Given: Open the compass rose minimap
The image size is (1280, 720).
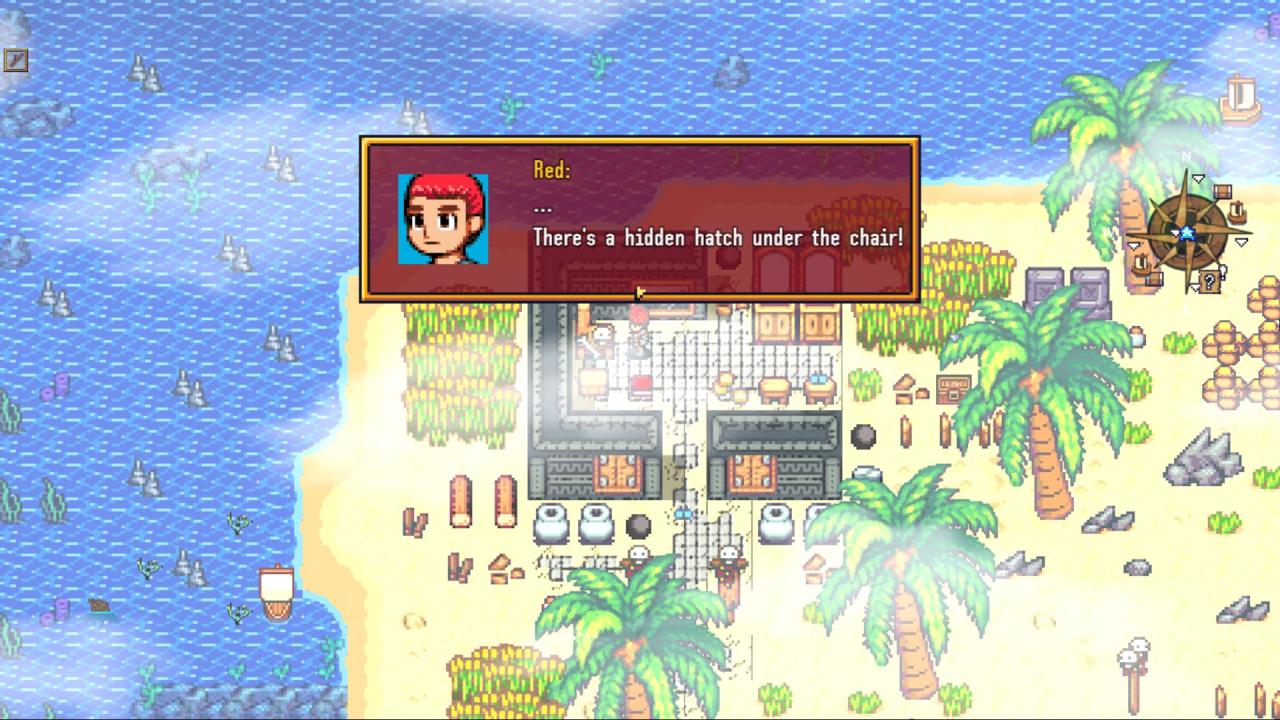Looking at the screenshot, I should tap(1187, 233).
